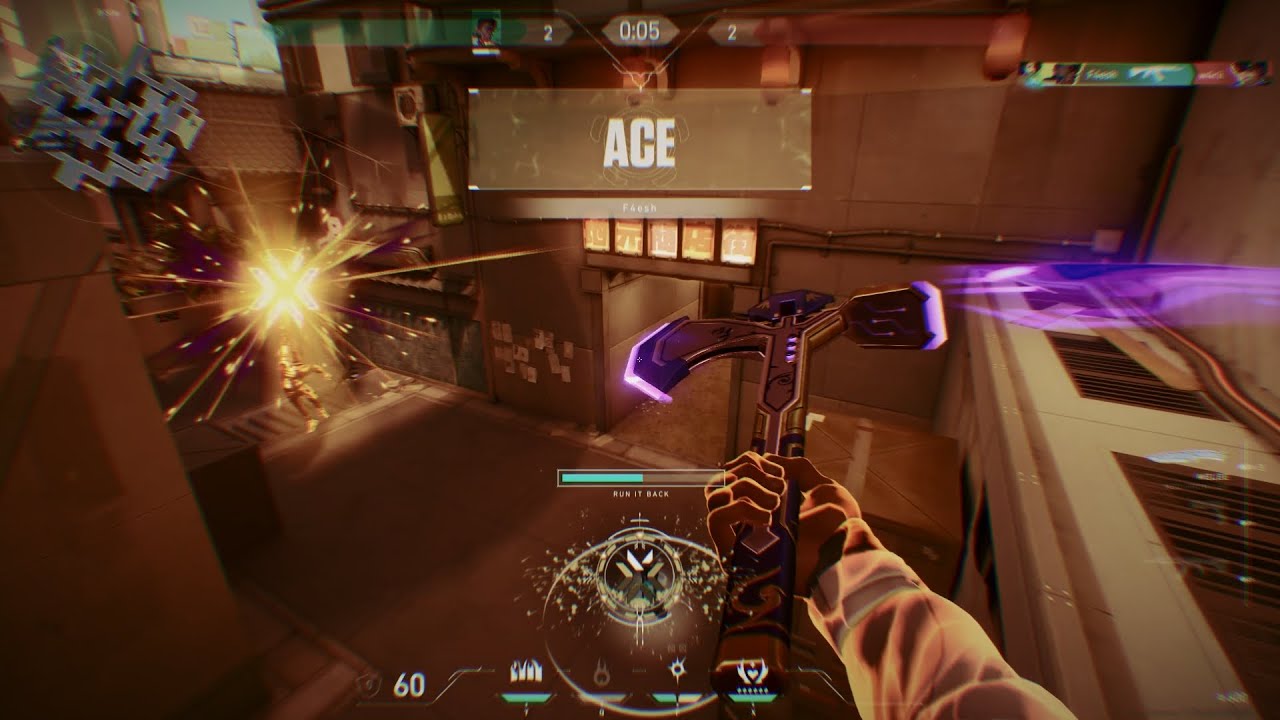Trigger the Curveball flash ability icon

pos(676,669)
